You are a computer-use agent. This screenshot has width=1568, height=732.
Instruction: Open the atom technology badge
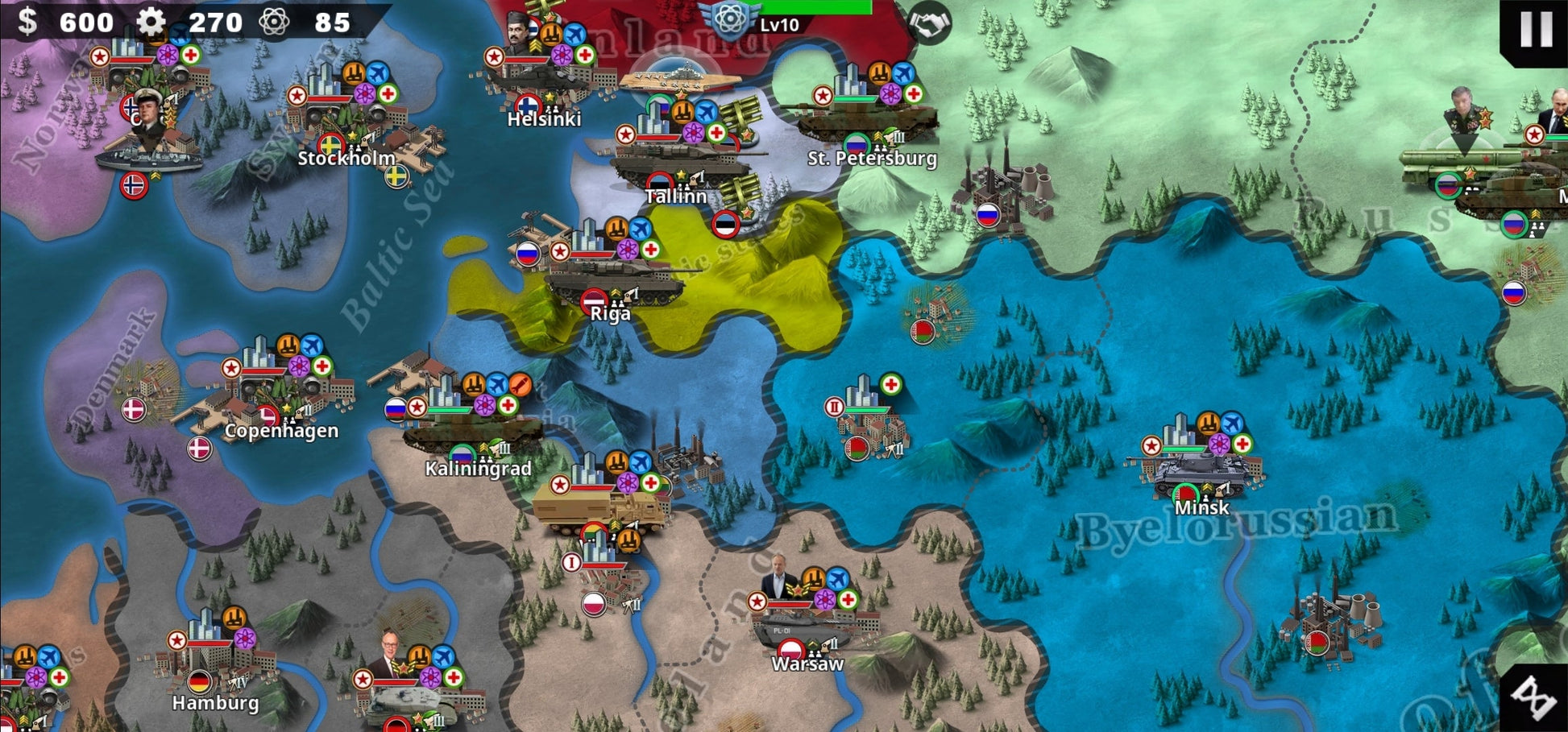point(730,18)
